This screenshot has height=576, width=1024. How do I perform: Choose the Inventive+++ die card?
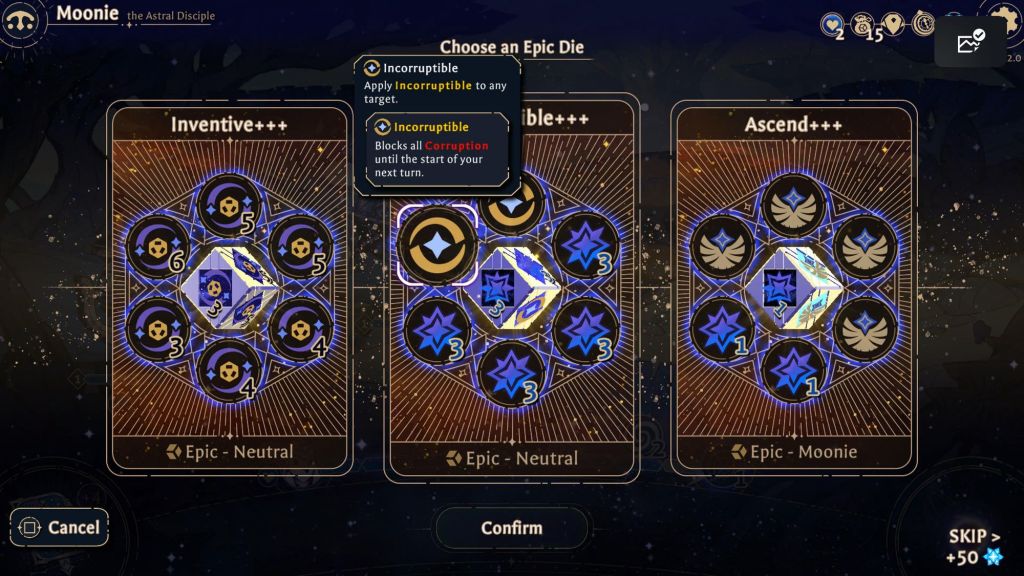[230, 288]
